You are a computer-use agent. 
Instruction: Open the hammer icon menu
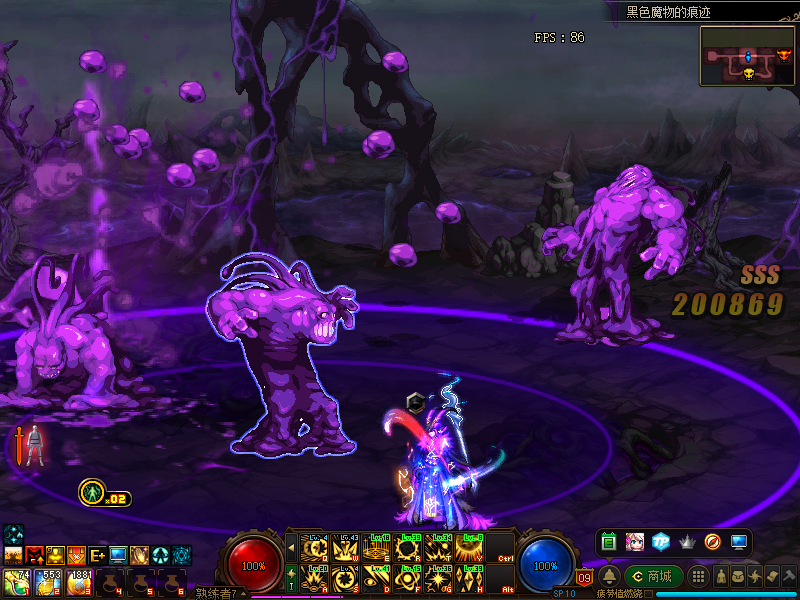pos(789,576)
